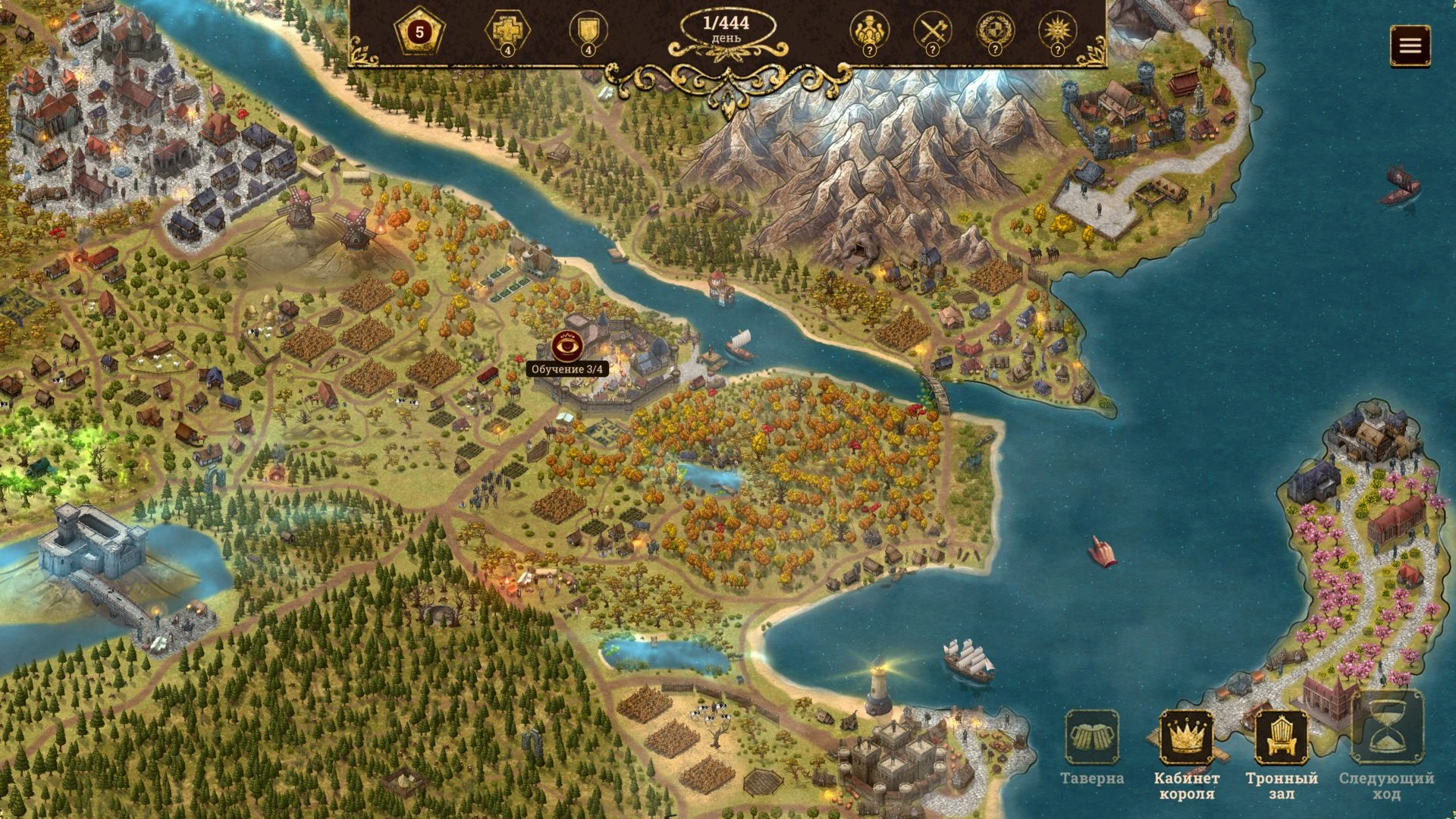Image resolution: width=1456 pixels, height=819 pixels.
Task: Click the 1/444 день day counter
Action: [x=727, y=30]
